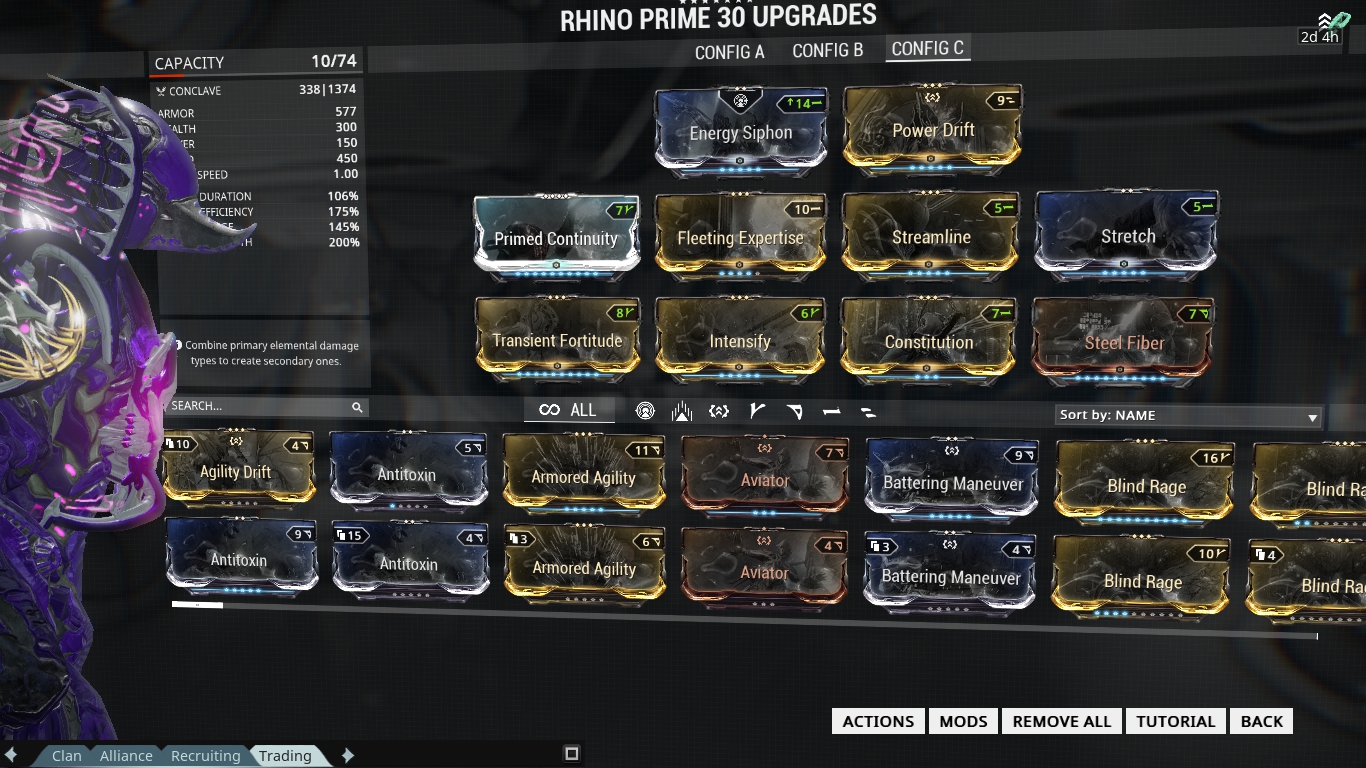This screenshot has width=1366, height=768.
Task: Toggle the Conclave stat display
Action: coord(256,90)
